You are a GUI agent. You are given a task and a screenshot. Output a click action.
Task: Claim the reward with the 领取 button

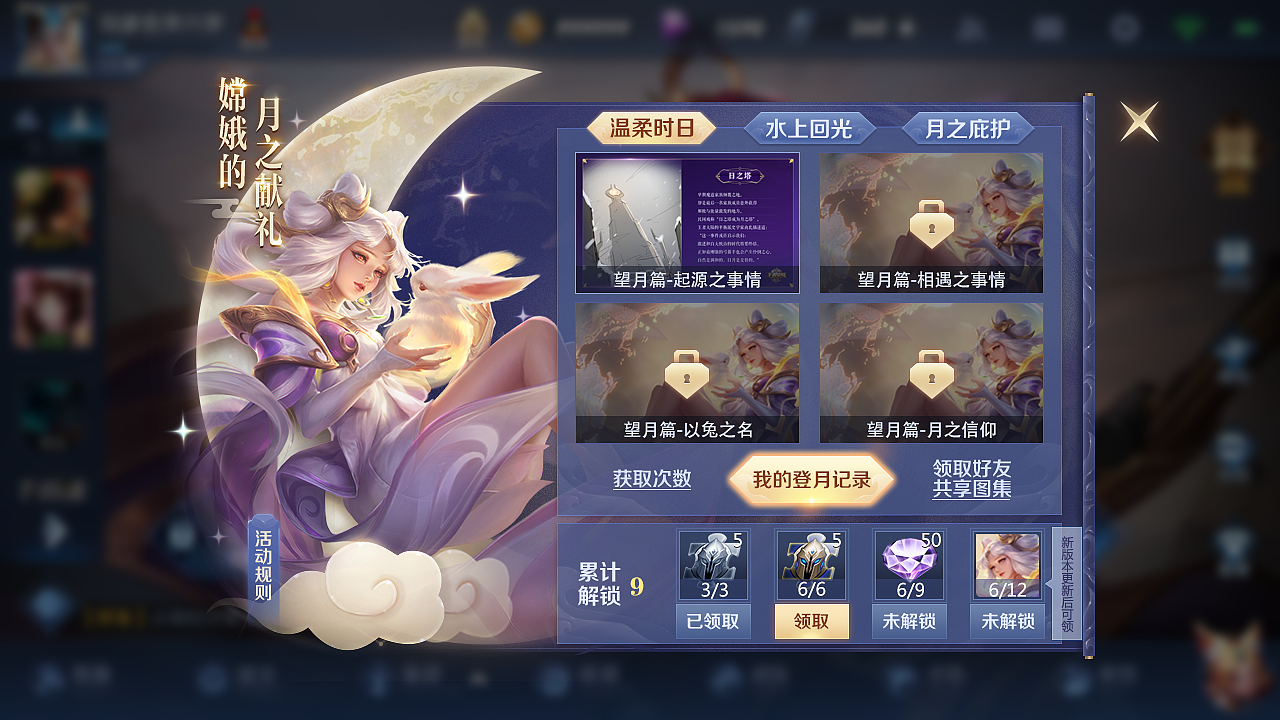[x=811, y=622]
